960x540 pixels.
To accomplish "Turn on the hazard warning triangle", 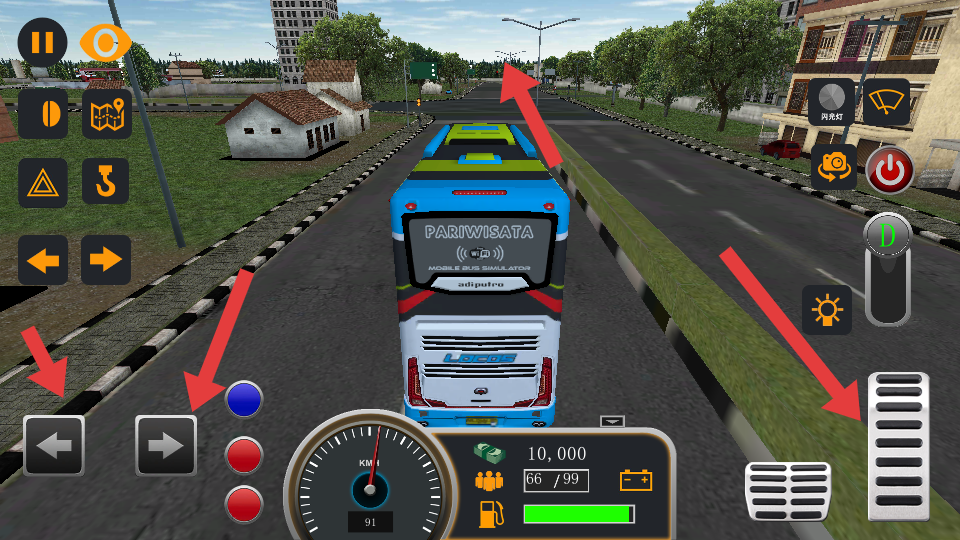I will tap(43, 183).
